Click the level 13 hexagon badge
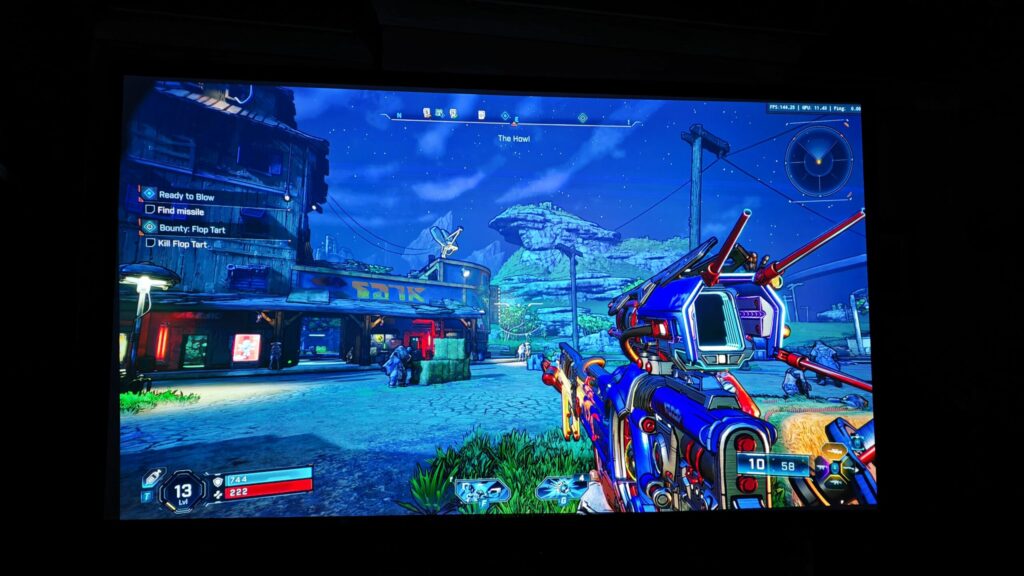1024x576 pixels. [182, 490]
